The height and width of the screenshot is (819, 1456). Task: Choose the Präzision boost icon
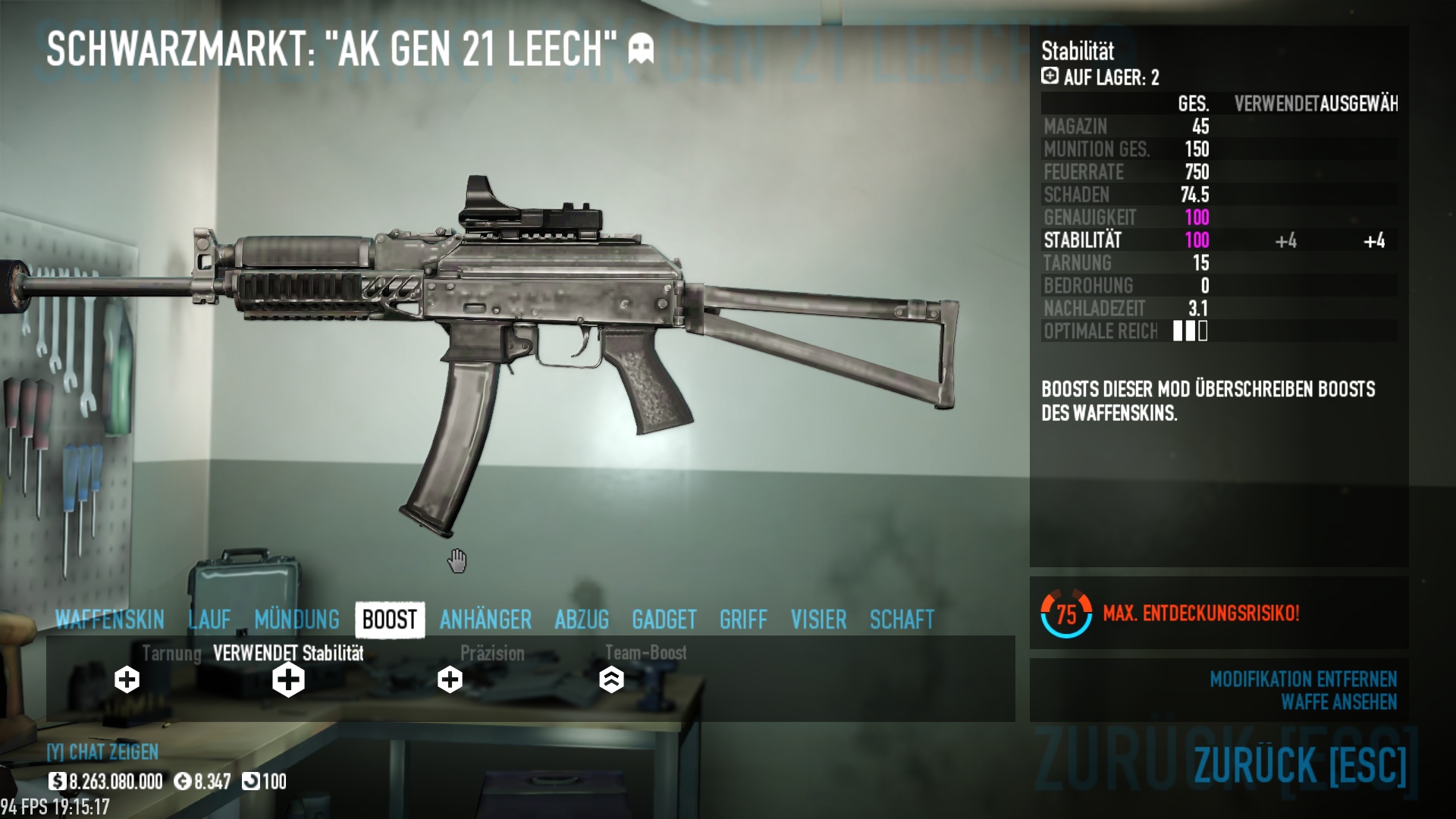click(450, 679)
